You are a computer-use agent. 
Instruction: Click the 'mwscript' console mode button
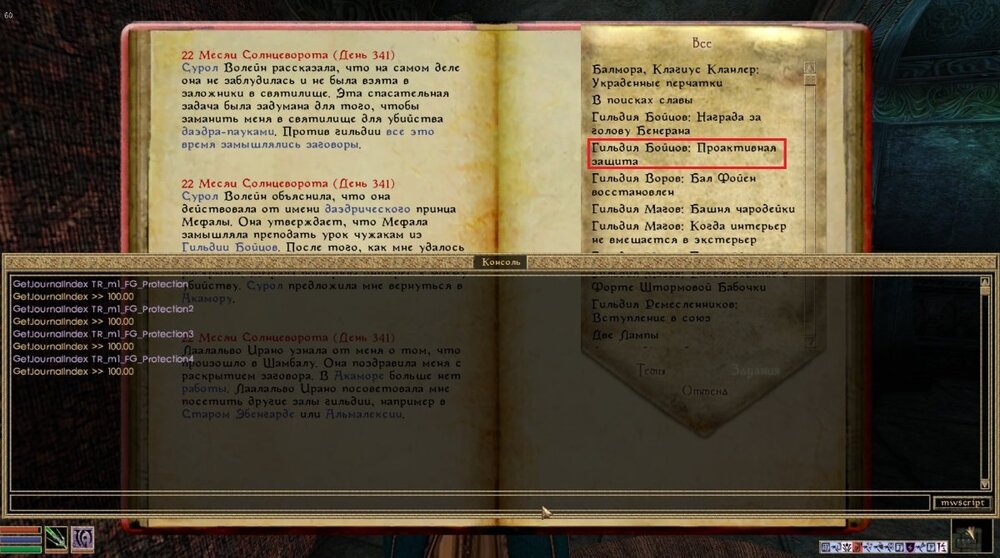(962, 503)
